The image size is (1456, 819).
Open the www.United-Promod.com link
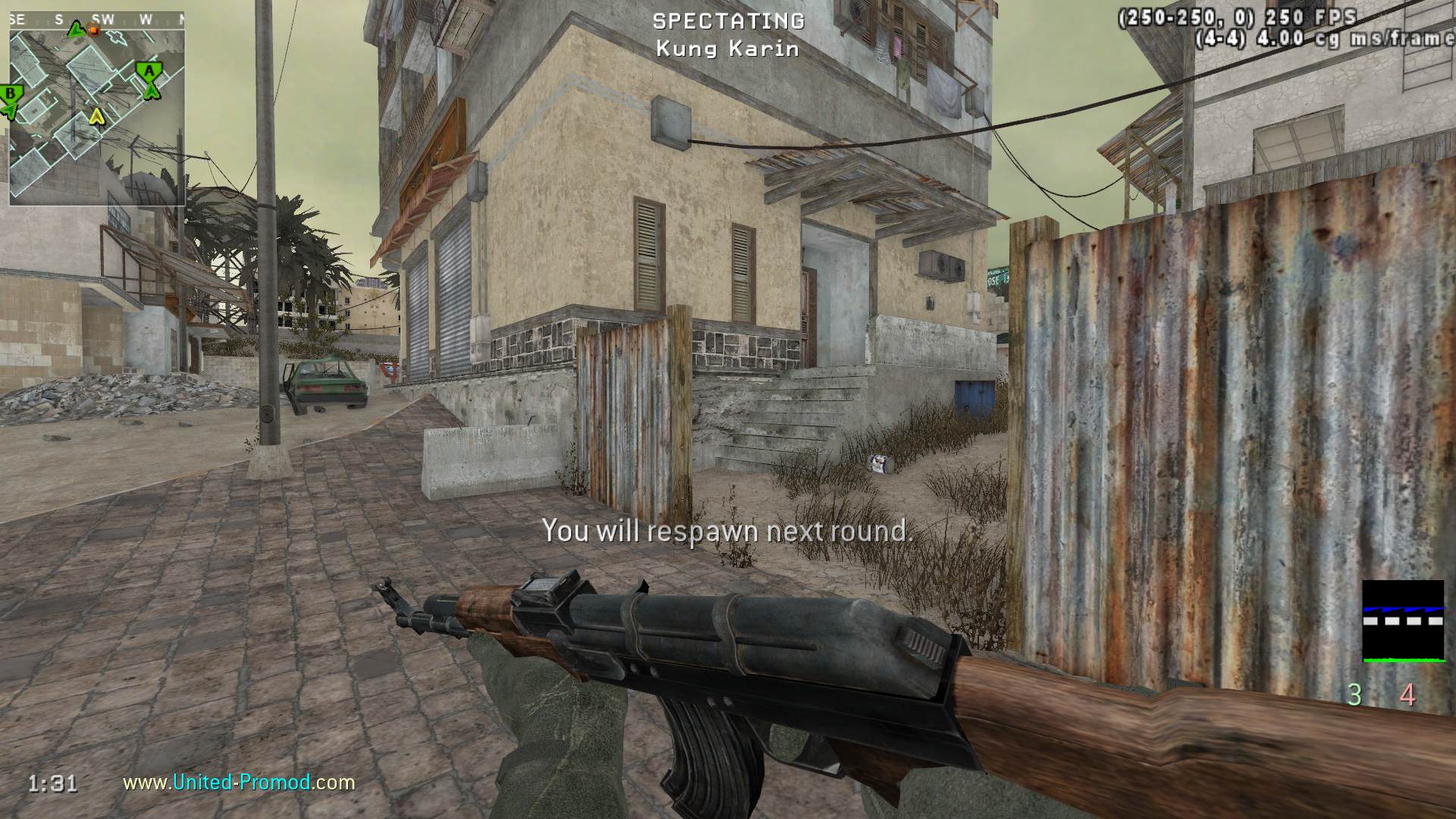pyautogui.click(x=239, y=782)
